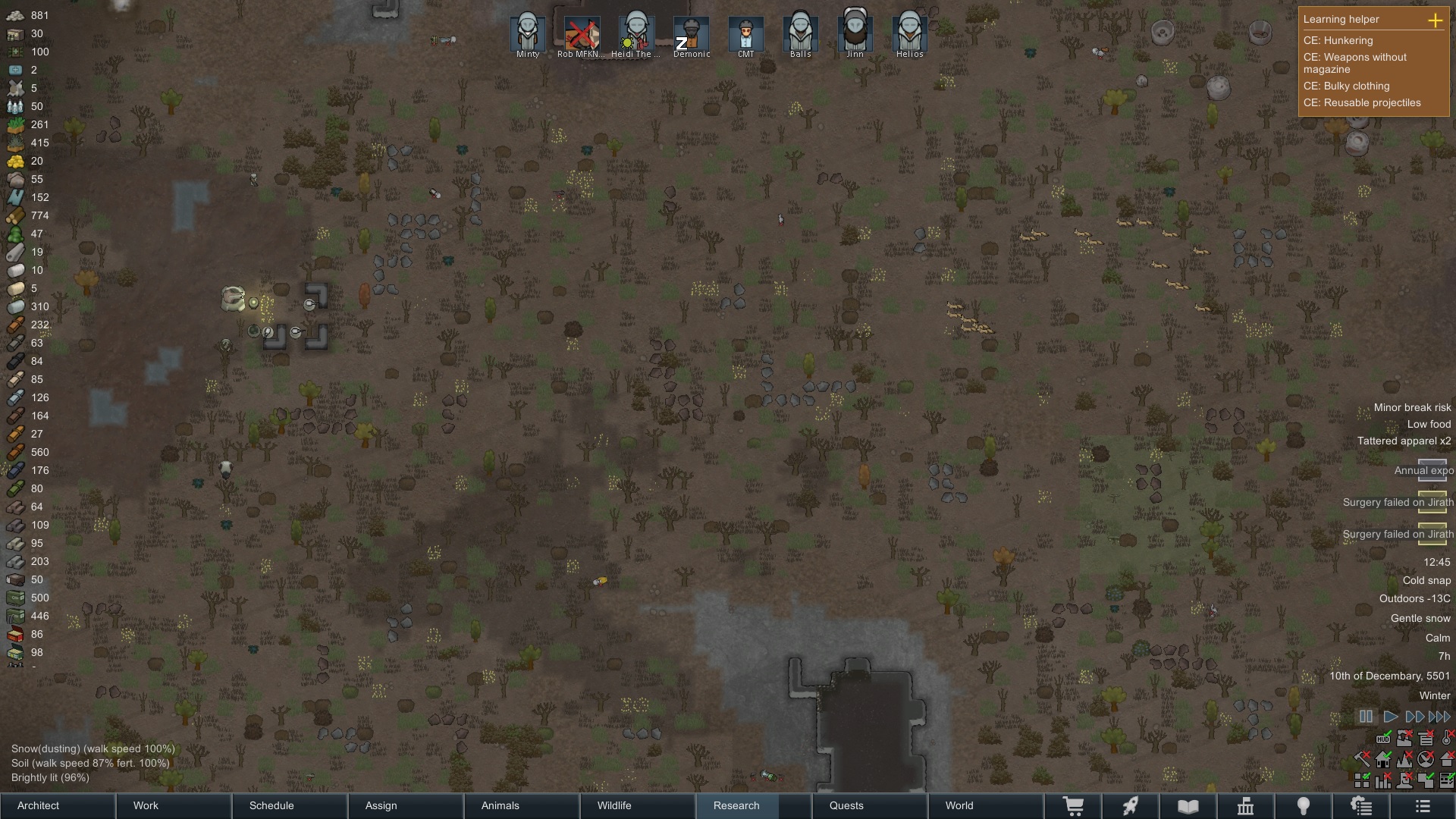Pause the game with the pause button
This screenshot has height=819, width=1456.
tap(1366, 717)
